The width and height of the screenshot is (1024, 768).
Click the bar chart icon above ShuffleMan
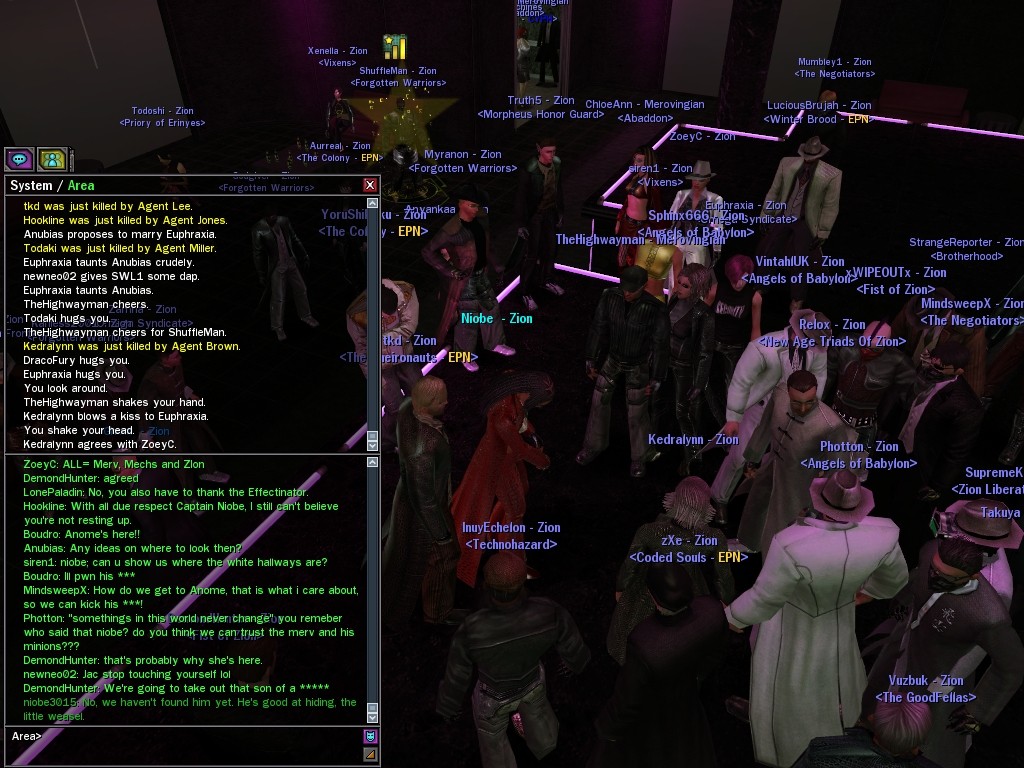click(395, 47)
